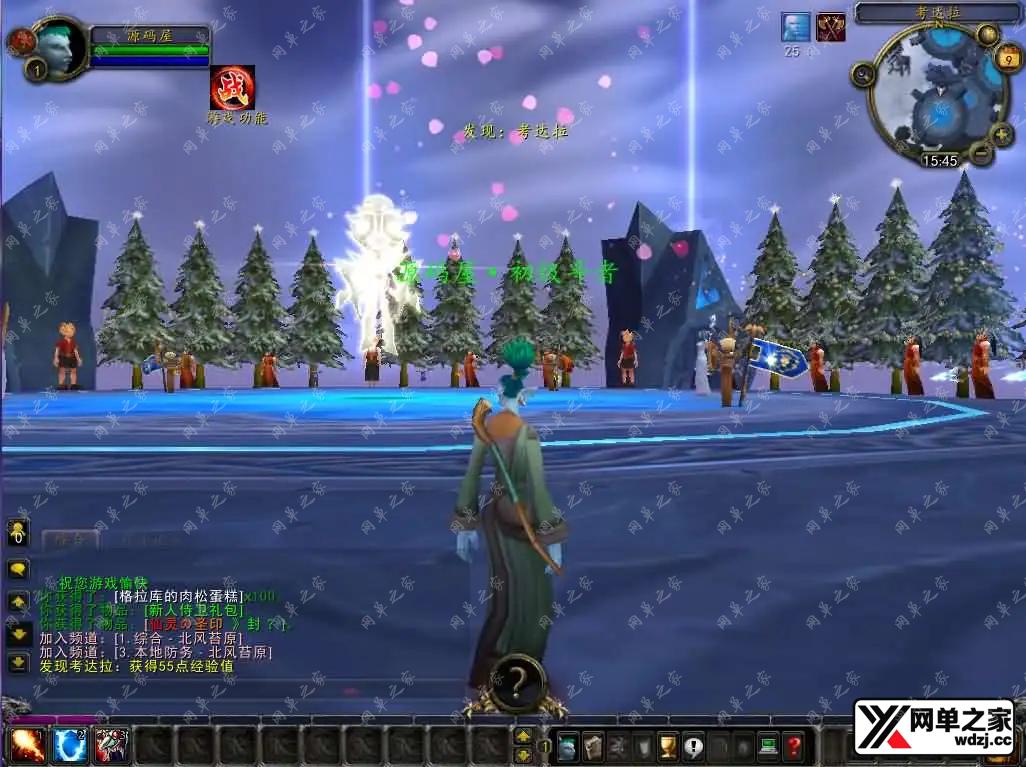Click the minimap zoom-out minus button
Viewport: 1026px width, 767px height.
click(x=982, y=154)
